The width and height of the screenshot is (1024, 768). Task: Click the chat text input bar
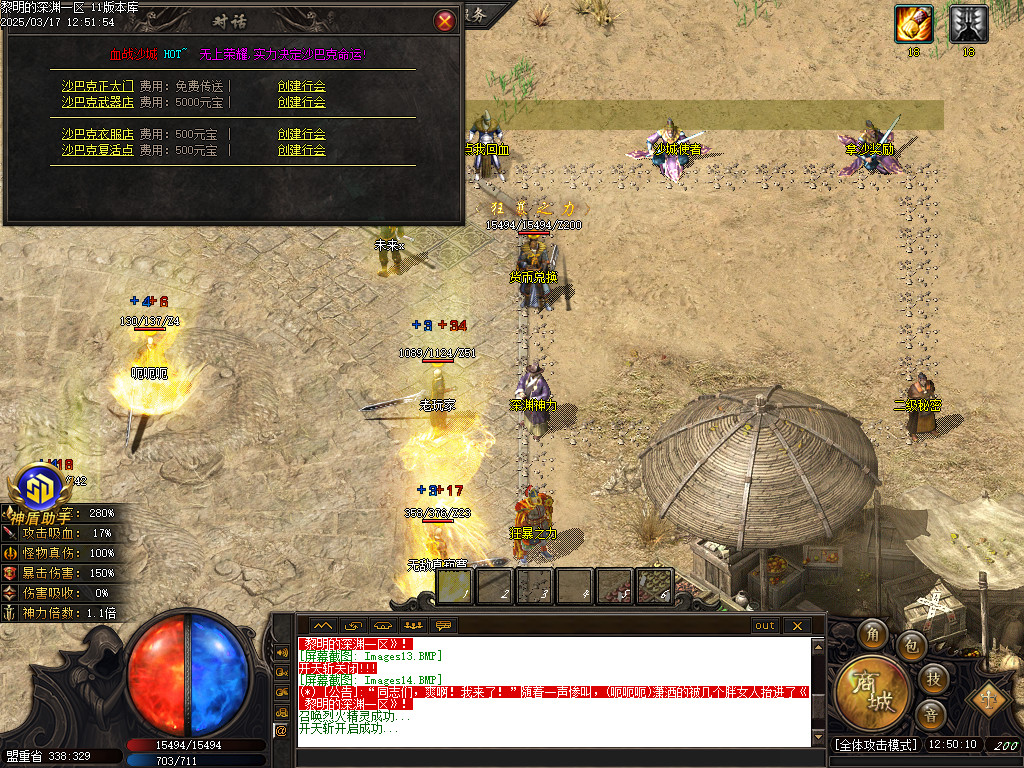tap(550, 756)
